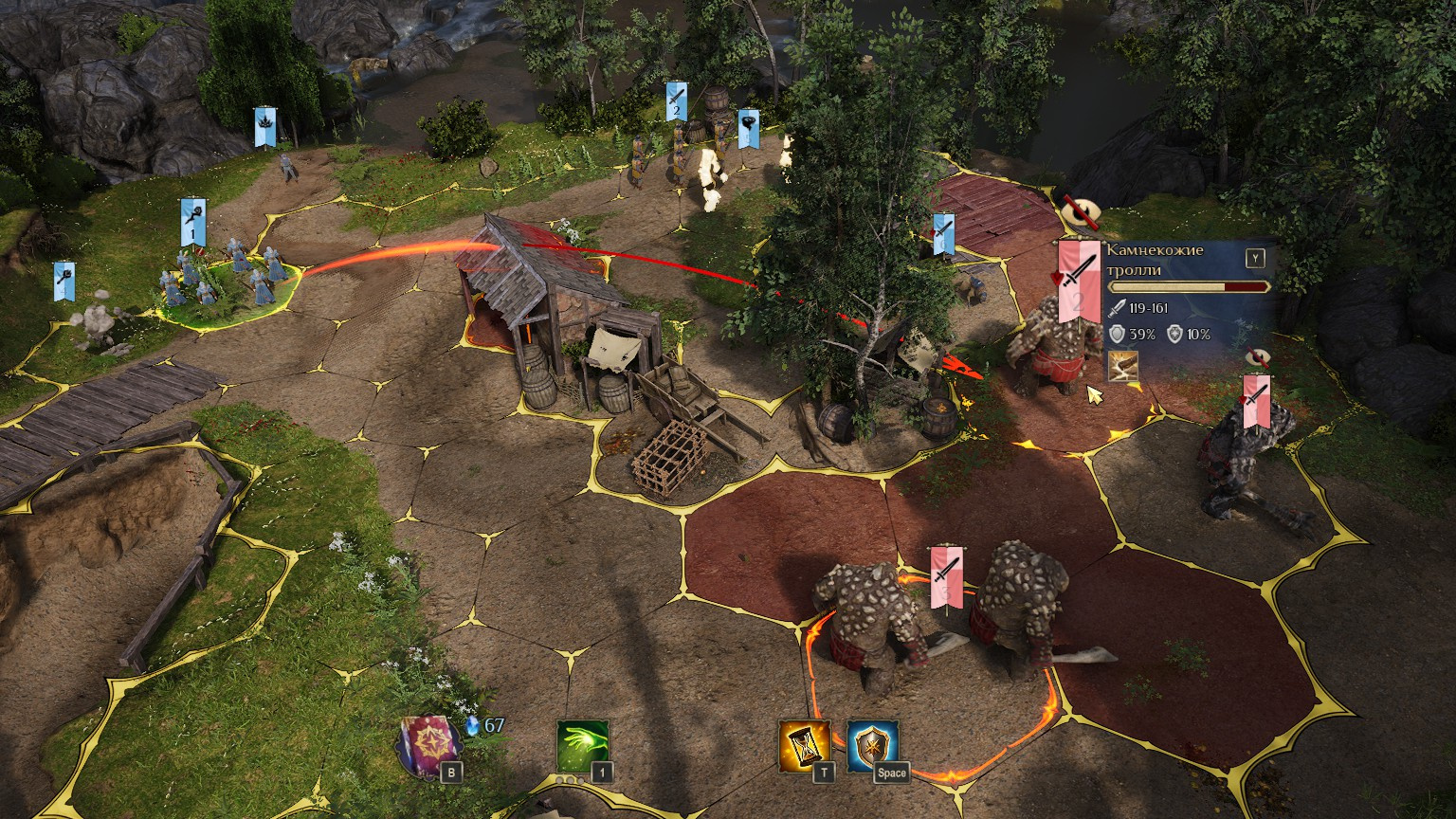Choose the hourglass wait action
The height and width of the screenshot is (819, 1456).
point(804,746)
